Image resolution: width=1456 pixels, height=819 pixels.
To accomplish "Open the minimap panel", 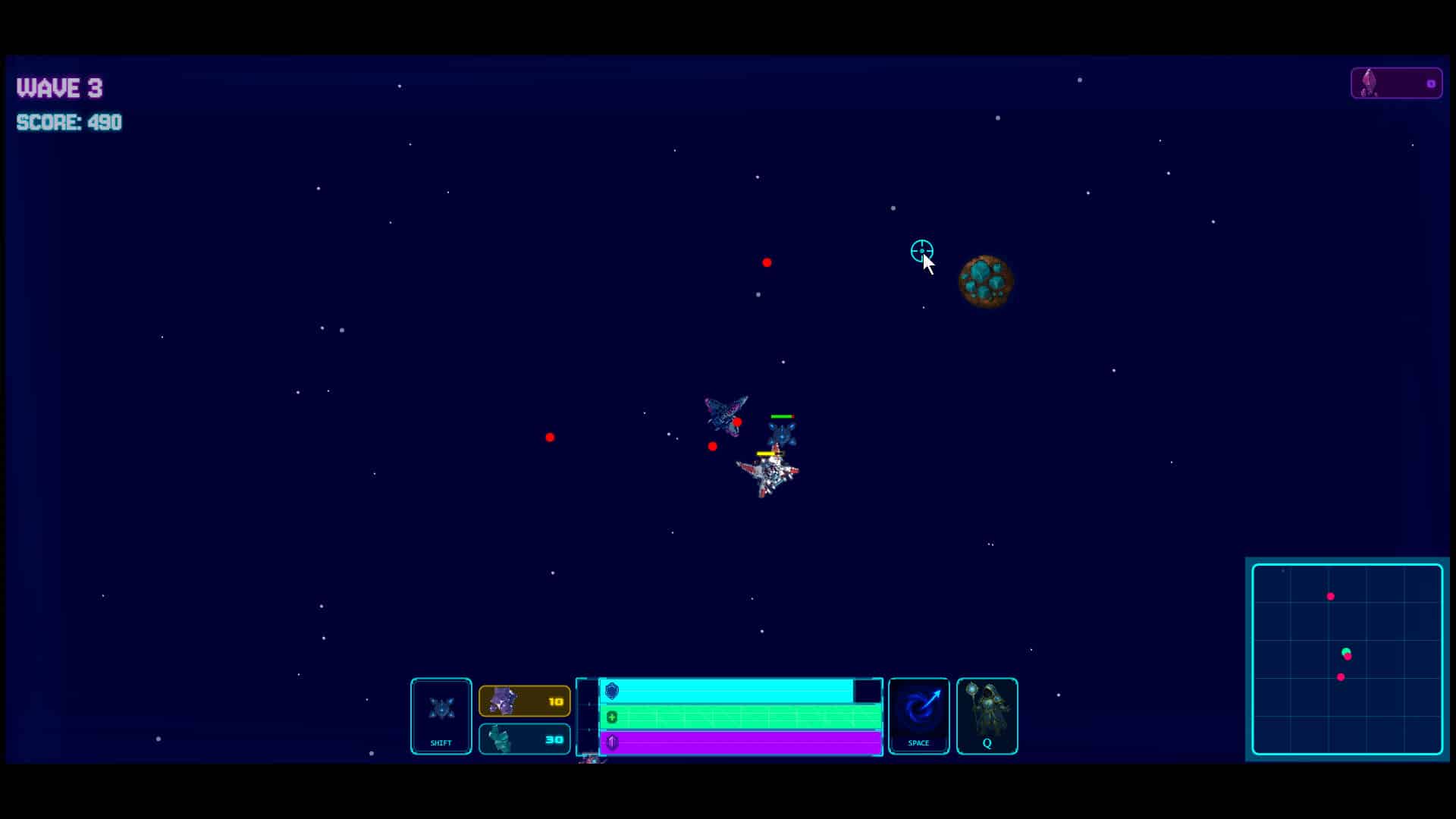I will [x=1346, y=658].
